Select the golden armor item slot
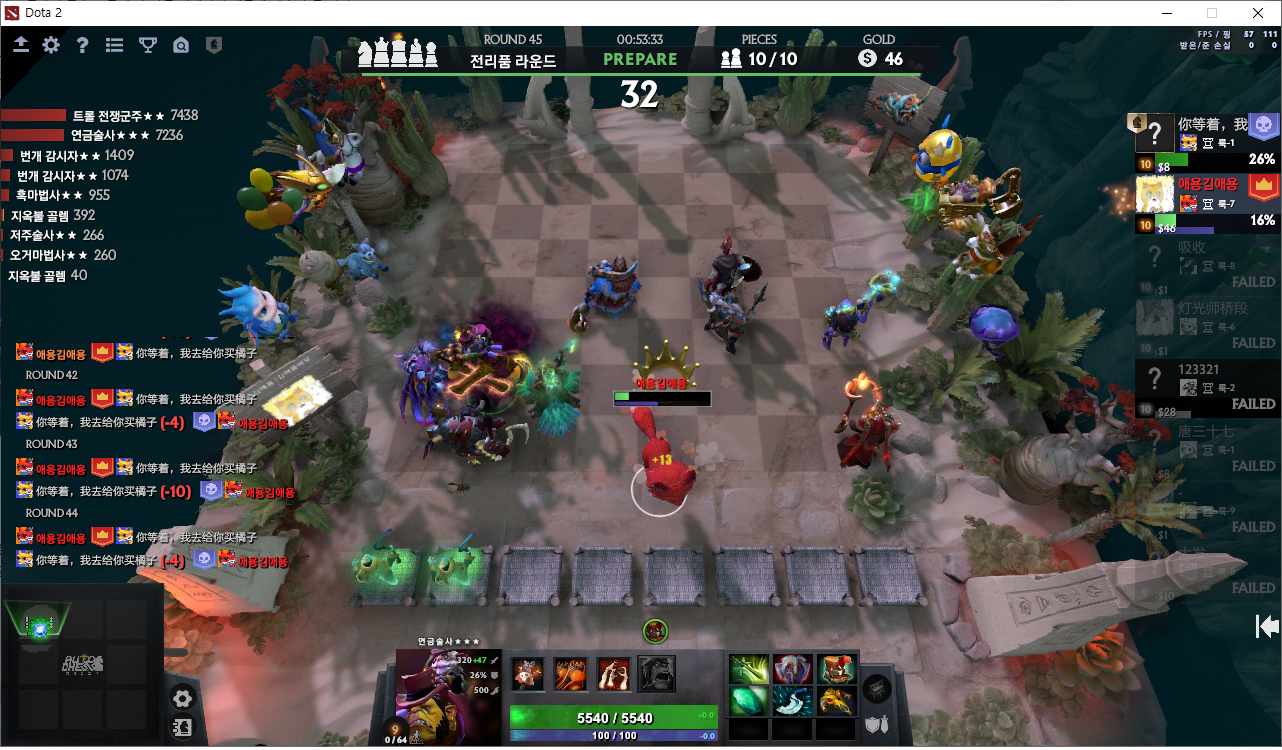The image size is (1282, 750). tap(835, 701)
